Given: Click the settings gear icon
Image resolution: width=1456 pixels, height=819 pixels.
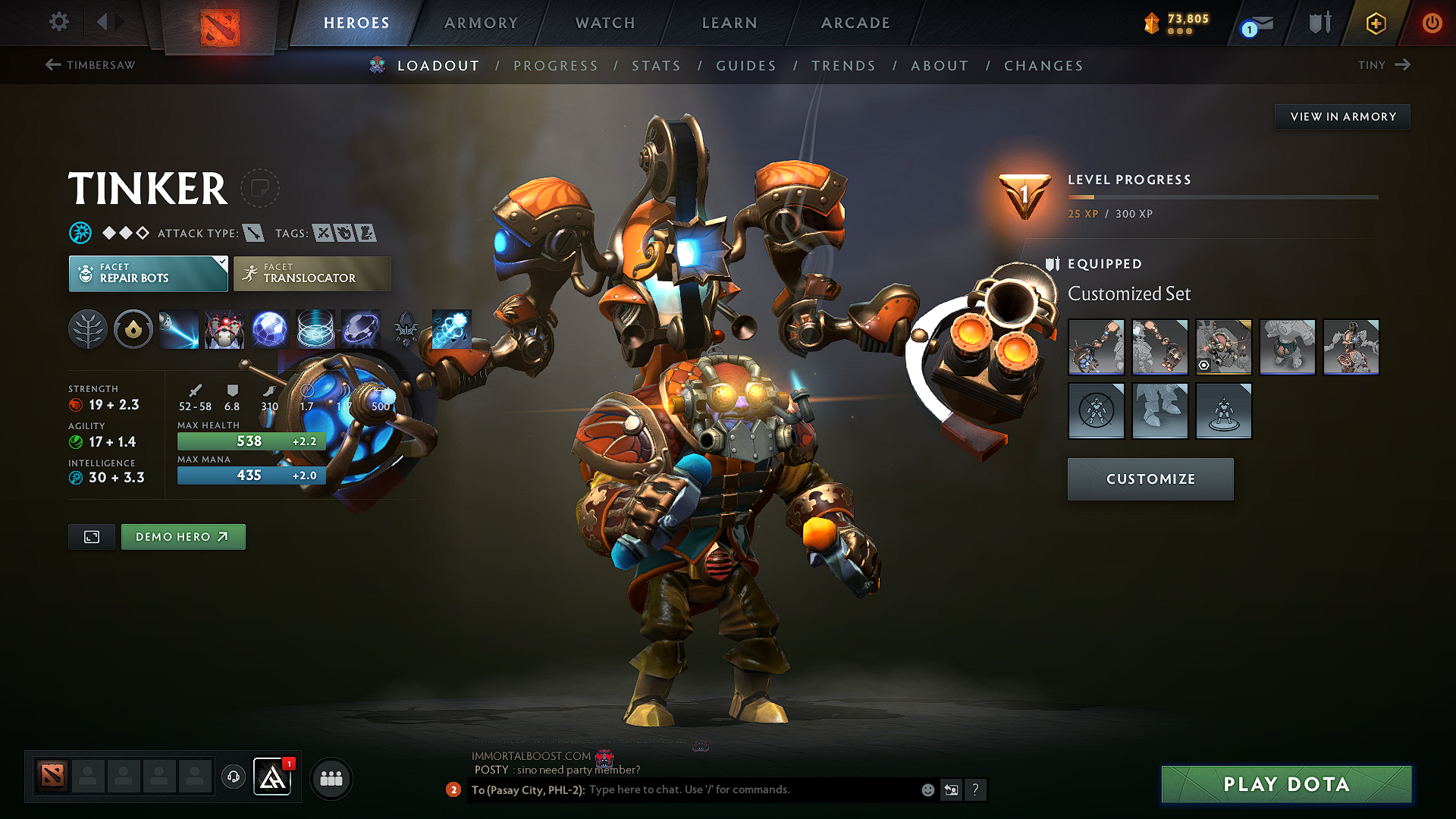Looking at the screenshot, I should [x=58, y=22].
